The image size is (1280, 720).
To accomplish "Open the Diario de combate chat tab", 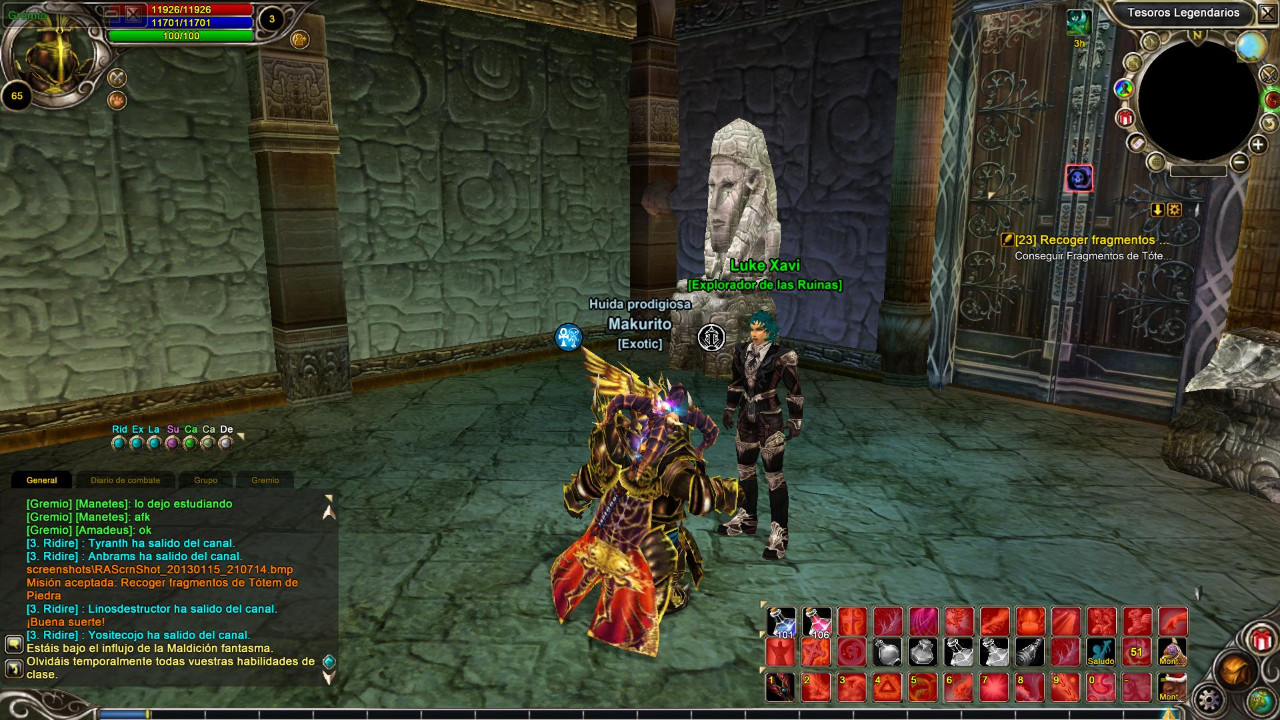I will [x=125, y=480].
